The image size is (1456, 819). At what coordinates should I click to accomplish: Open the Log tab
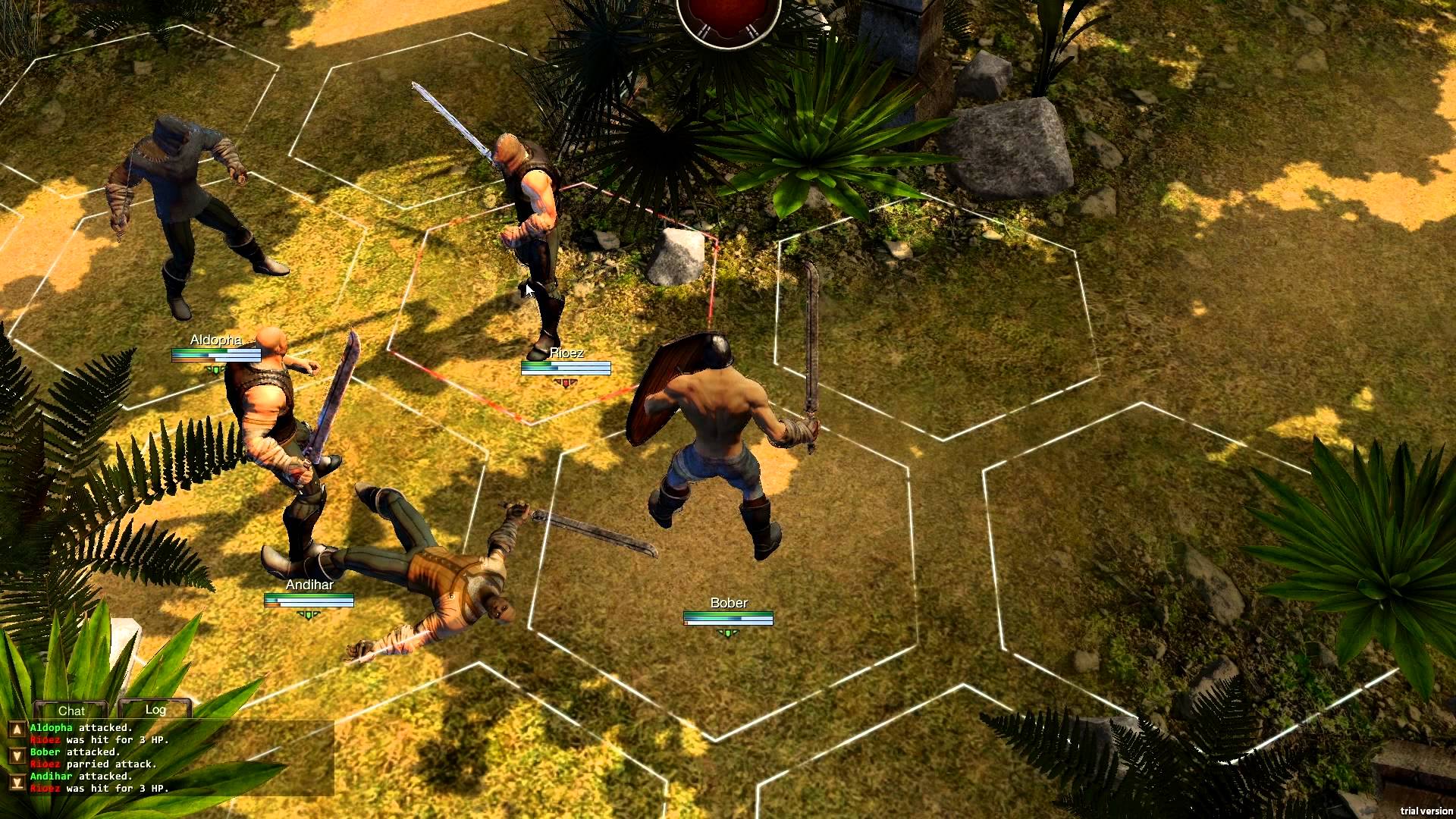tap(155, 710)
